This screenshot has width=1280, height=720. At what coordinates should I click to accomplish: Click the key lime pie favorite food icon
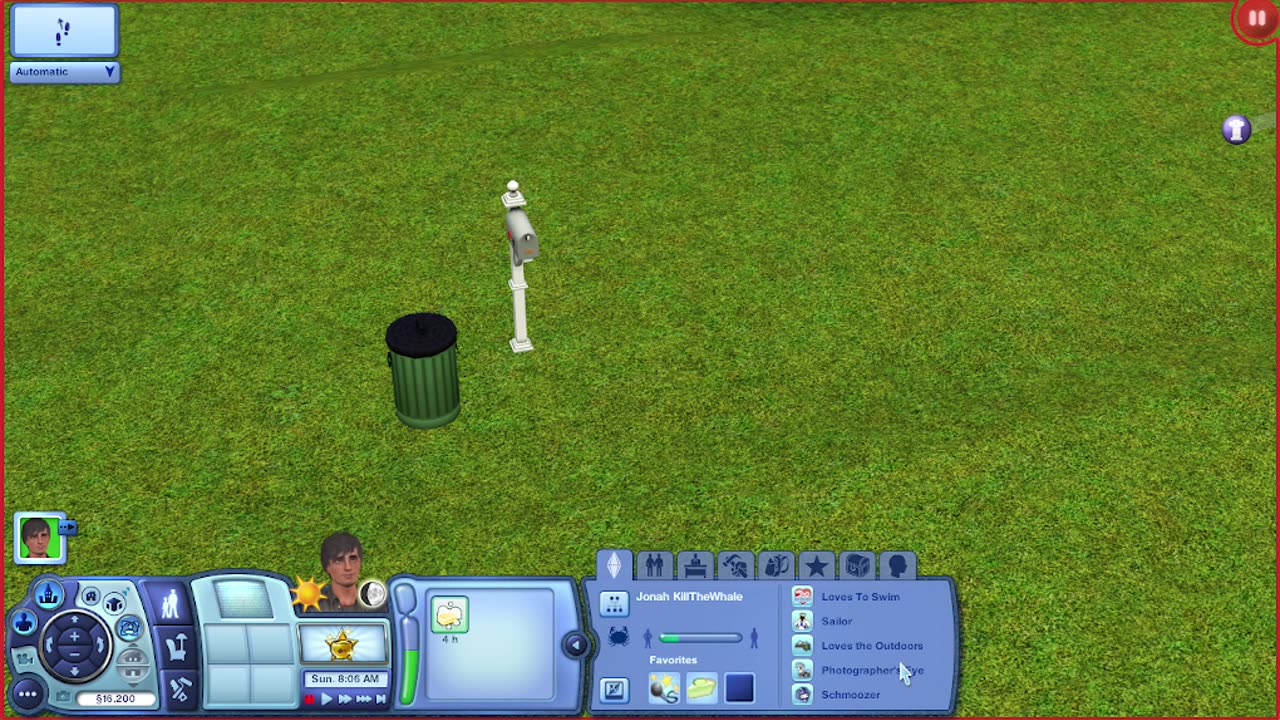click(x=701, y=686)
